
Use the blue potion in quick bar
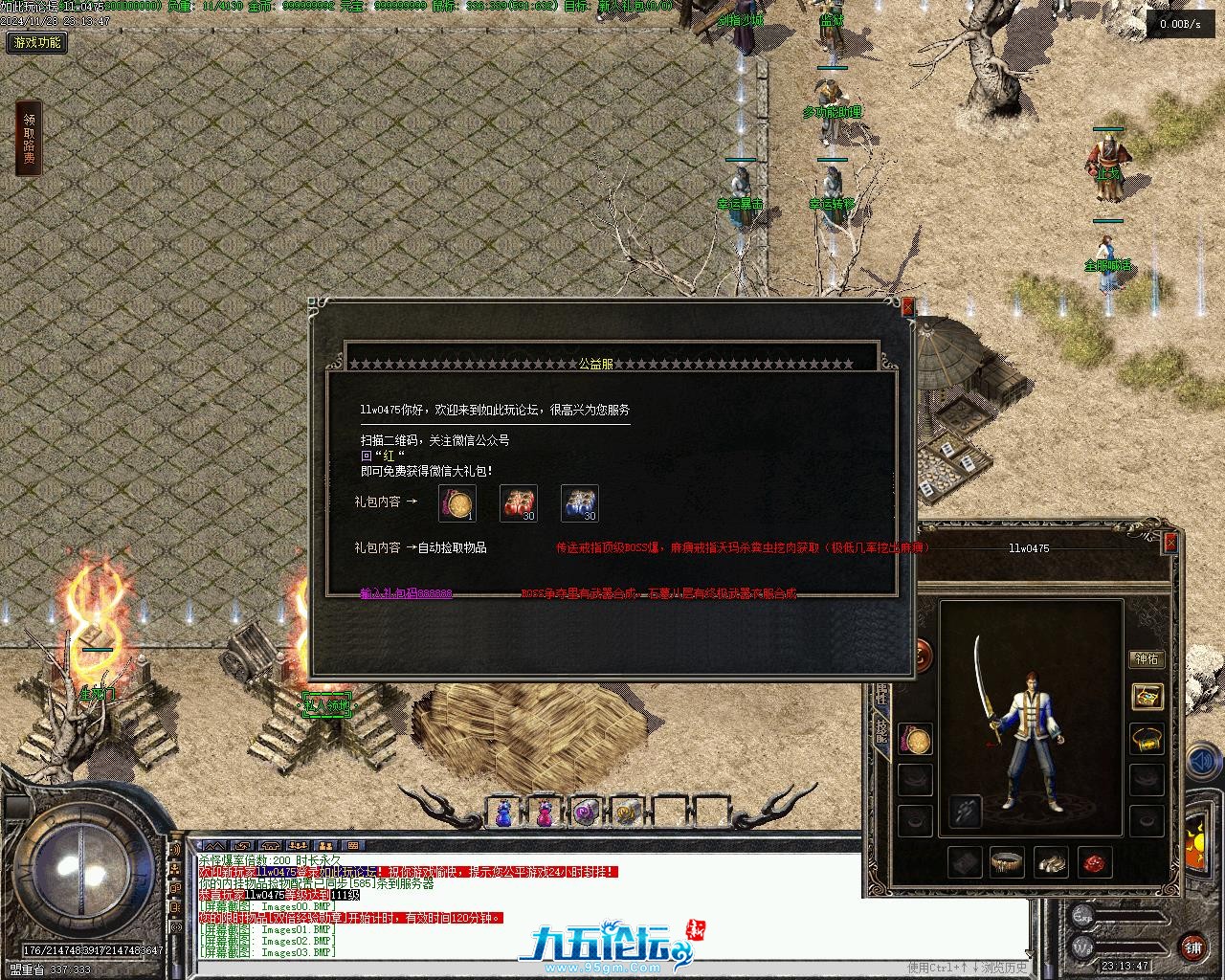[x=503, y=813]
